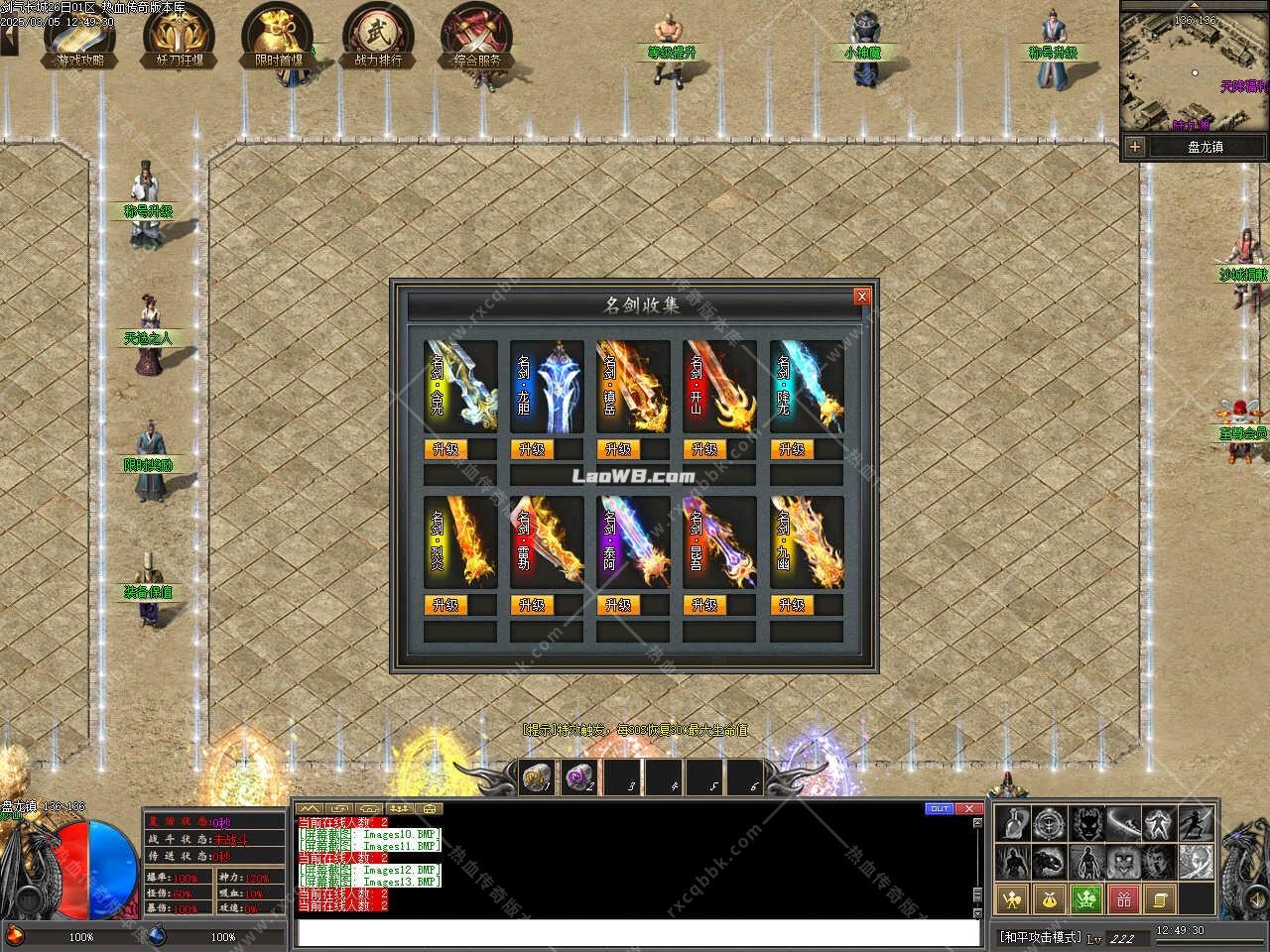The width and height of the screenshot is (1270, 952).
Task: Select the potion bottle skill icon
Action: click(1013, 825)
